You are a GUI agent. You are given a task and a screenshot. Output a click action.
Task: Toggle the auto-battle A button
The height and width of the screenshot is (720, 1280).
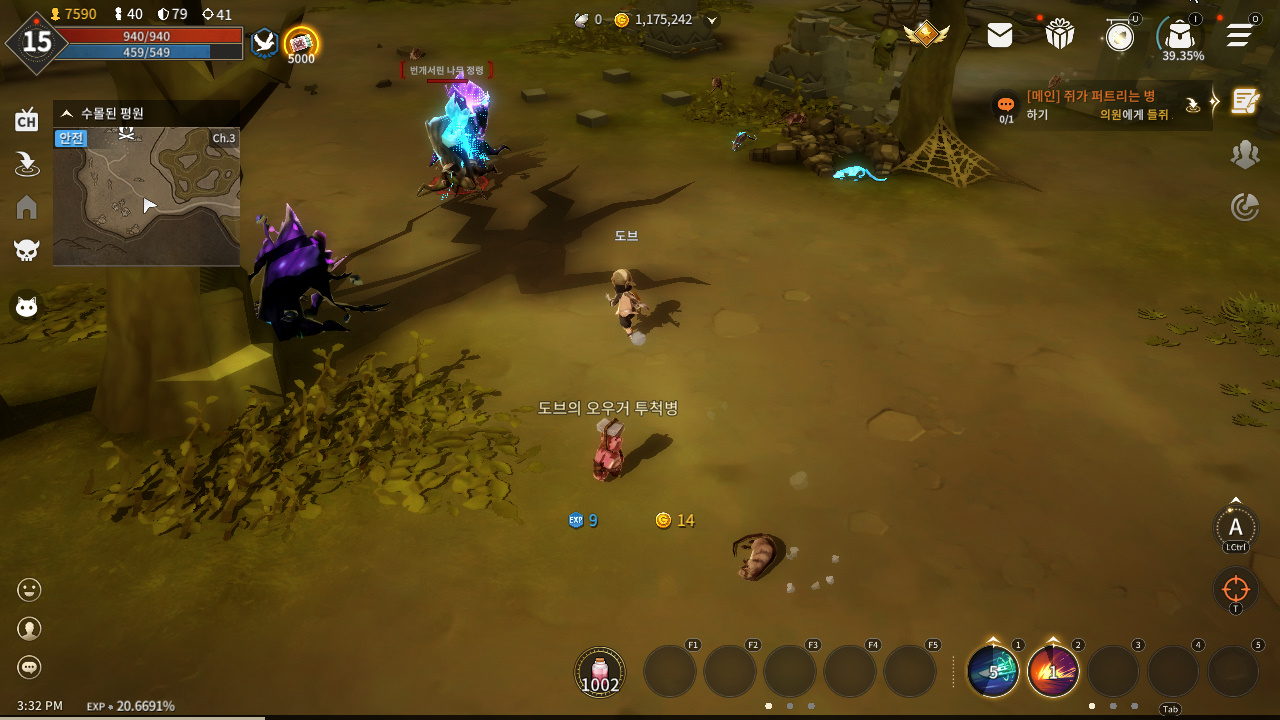(1236, 528)
